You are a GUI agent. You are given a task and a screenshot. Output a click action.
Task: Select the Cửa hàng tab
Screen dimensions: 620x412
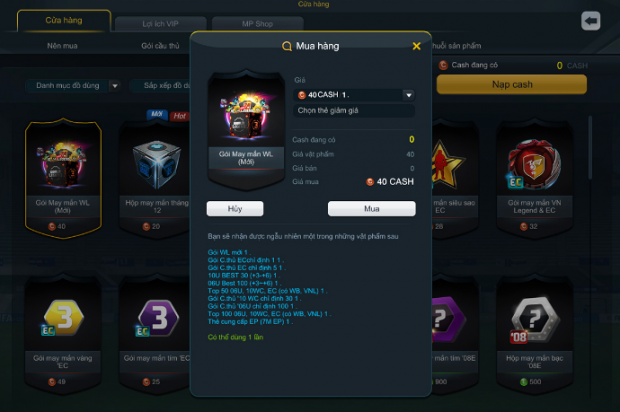pyautogui.click(x=64, y=21)
